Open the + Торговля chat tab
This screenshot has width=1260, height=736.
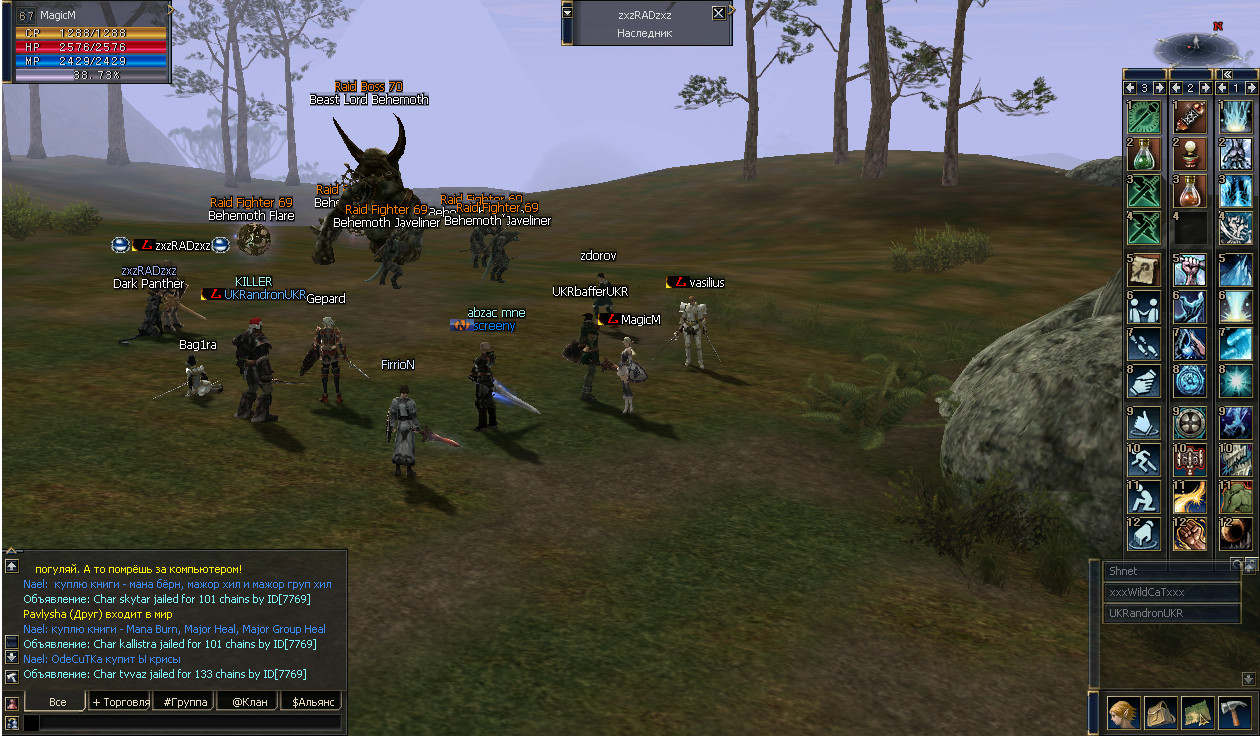121,702
